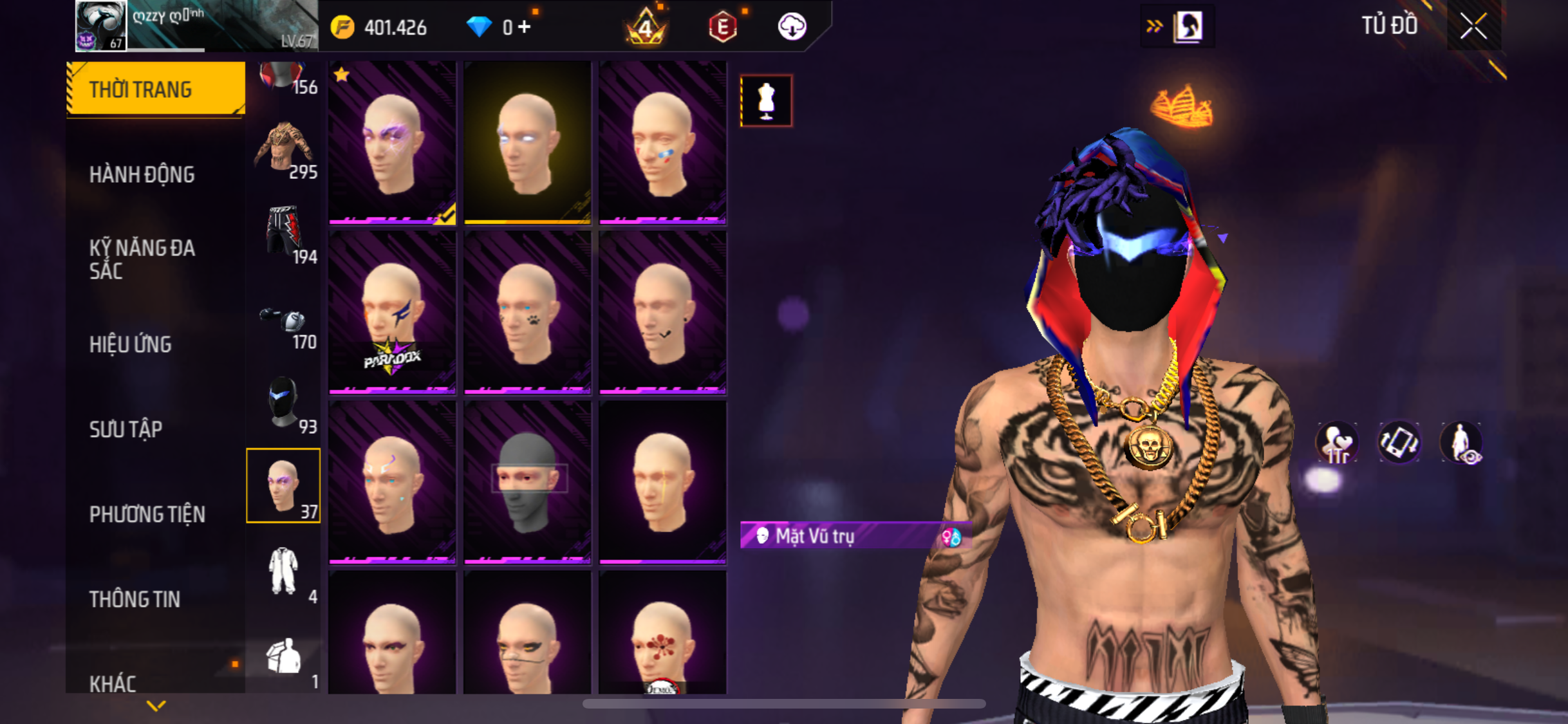Go to the Sưu Tập section
The width and height of the screenshot is (1568, 724).
click(126, 429)
